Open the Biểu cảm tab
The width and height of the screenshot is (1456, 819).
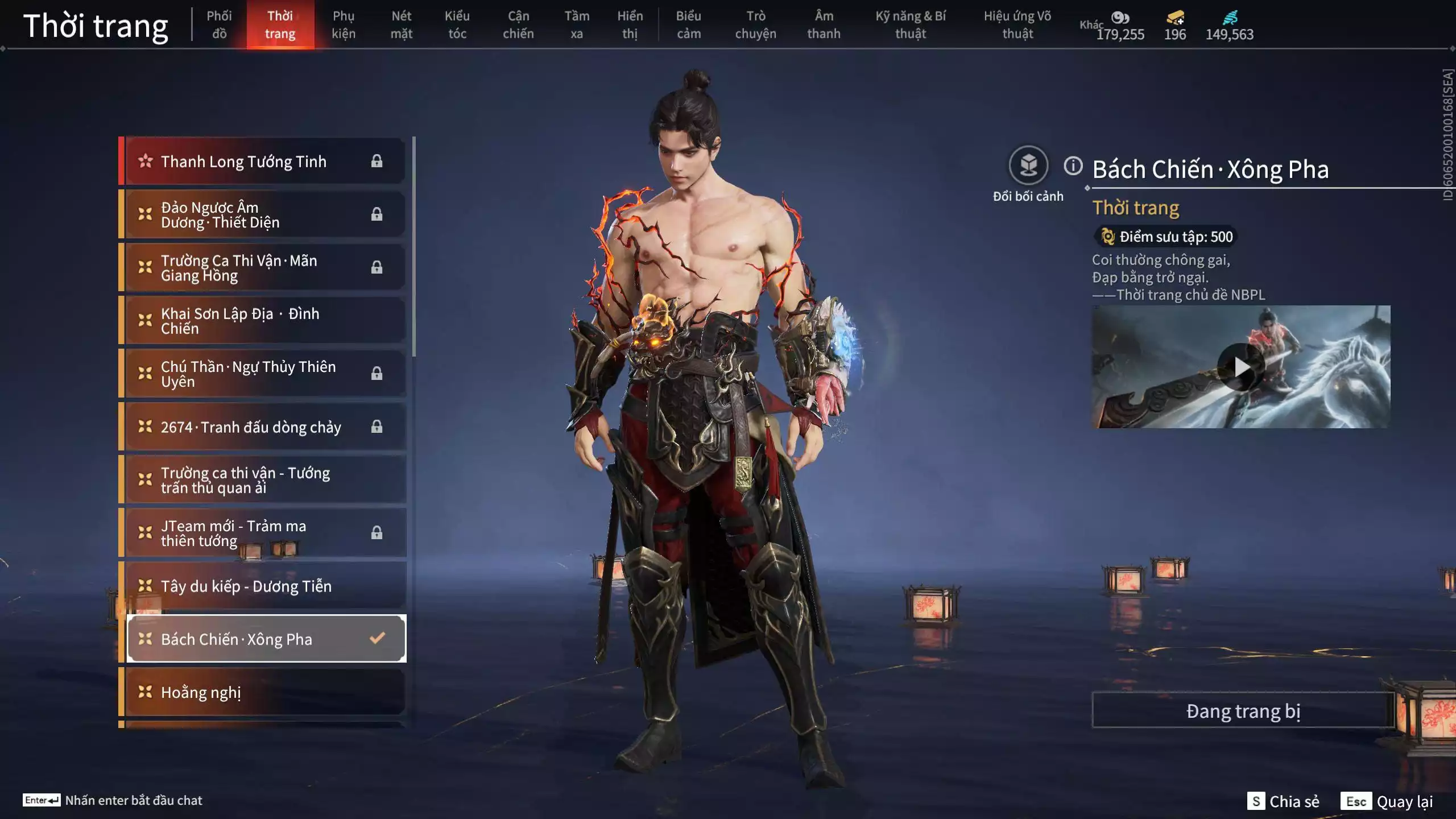click(688, 25)
